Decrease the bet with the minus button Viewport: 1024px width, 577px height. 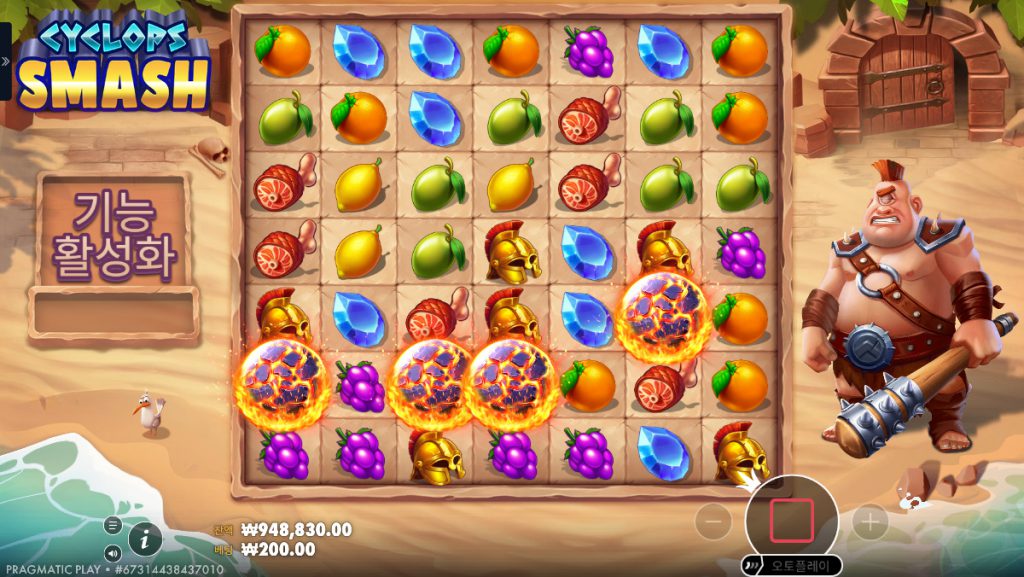point(713,521)
